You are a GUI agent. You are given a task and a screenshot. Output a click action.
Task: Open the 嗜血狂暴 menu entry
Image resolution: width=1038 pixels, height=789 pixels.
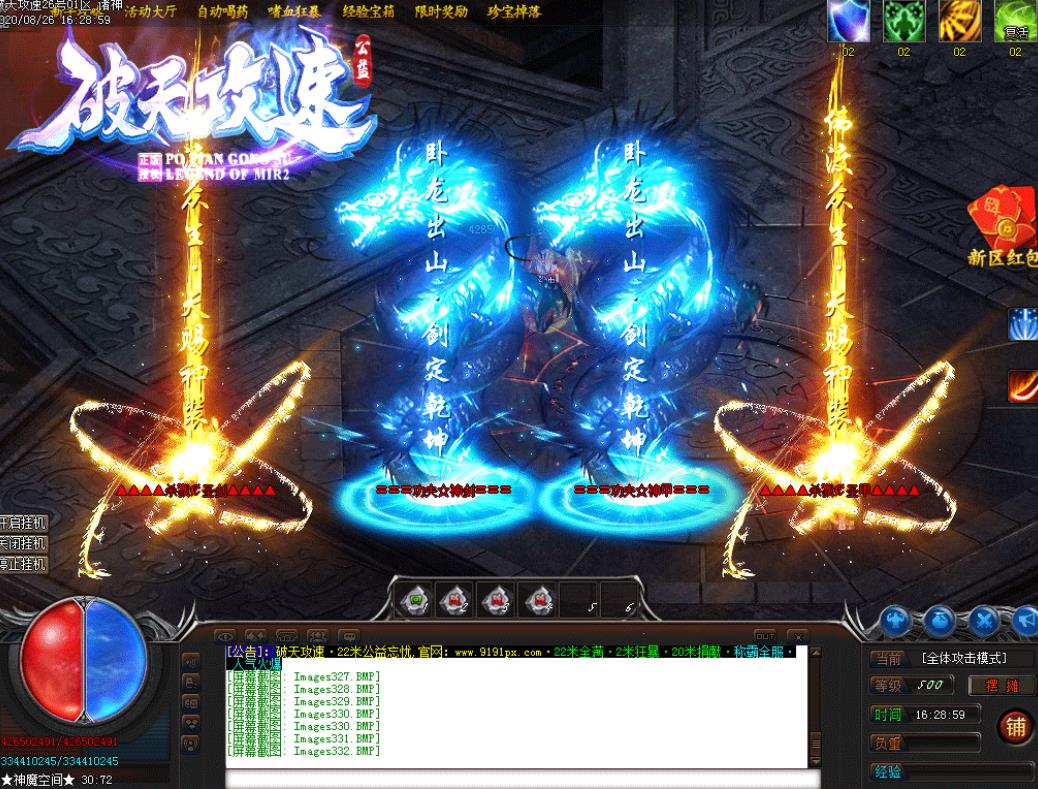295,11
